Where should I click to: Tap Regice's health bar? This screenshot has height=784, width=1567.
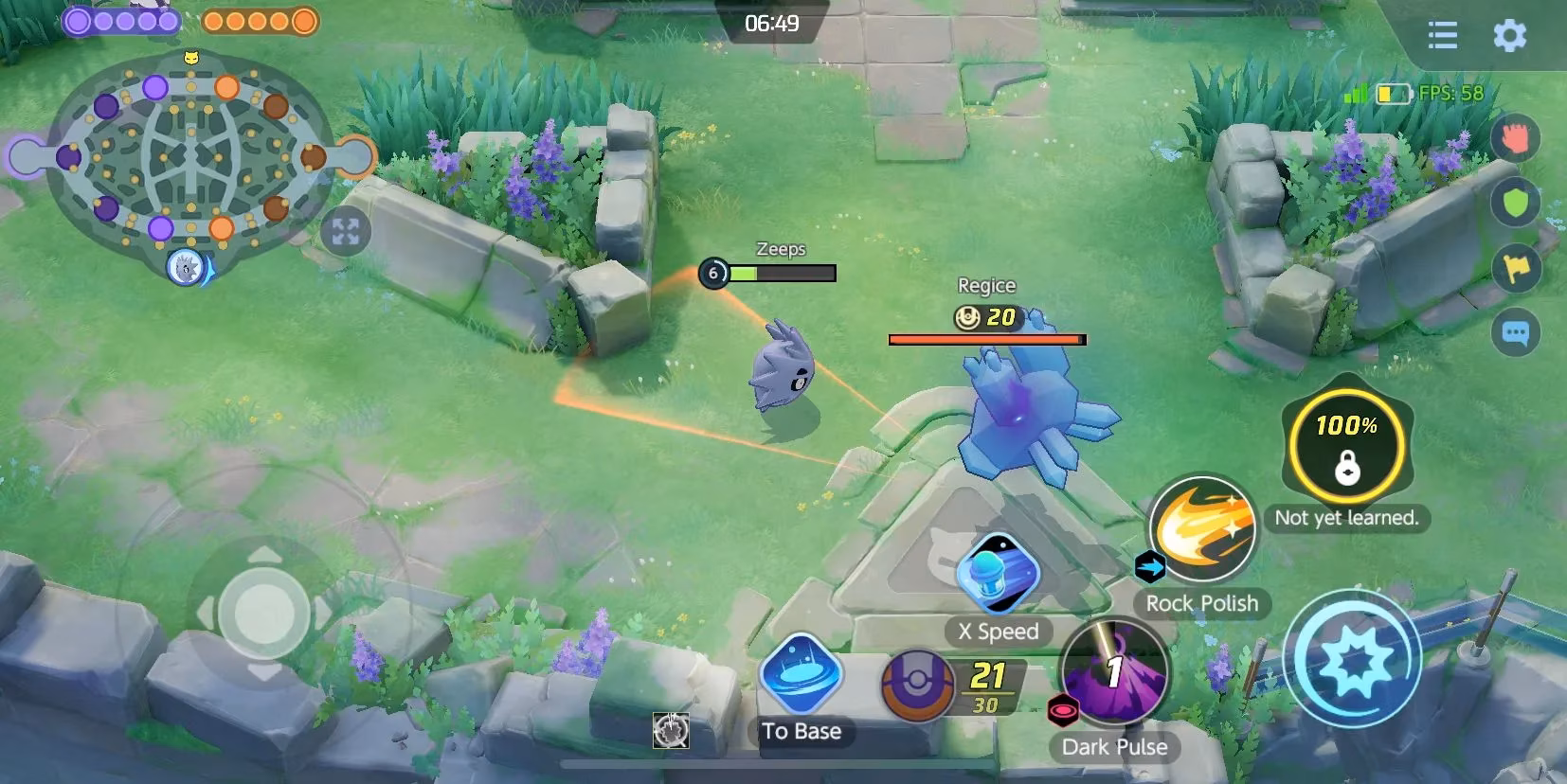pyautogui.click(x=984, y=337)
